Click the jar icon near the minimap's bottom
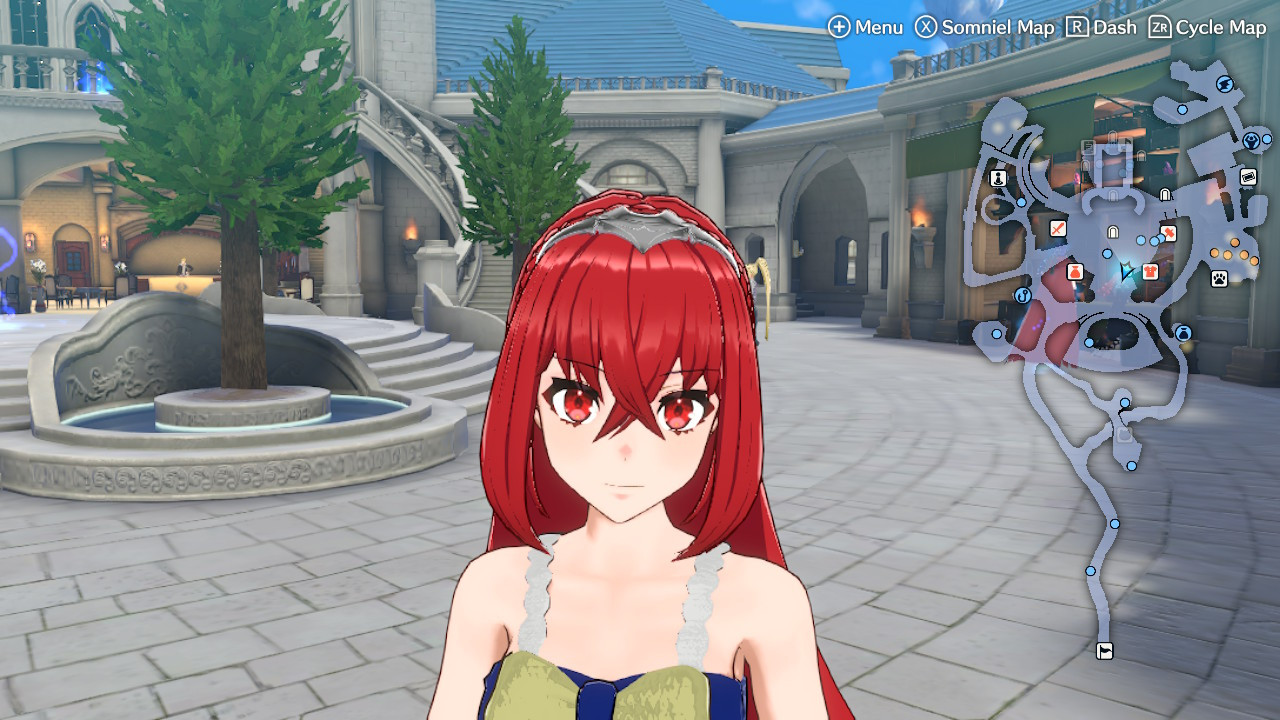1280x720 pixels. (x=1182, y=333)
